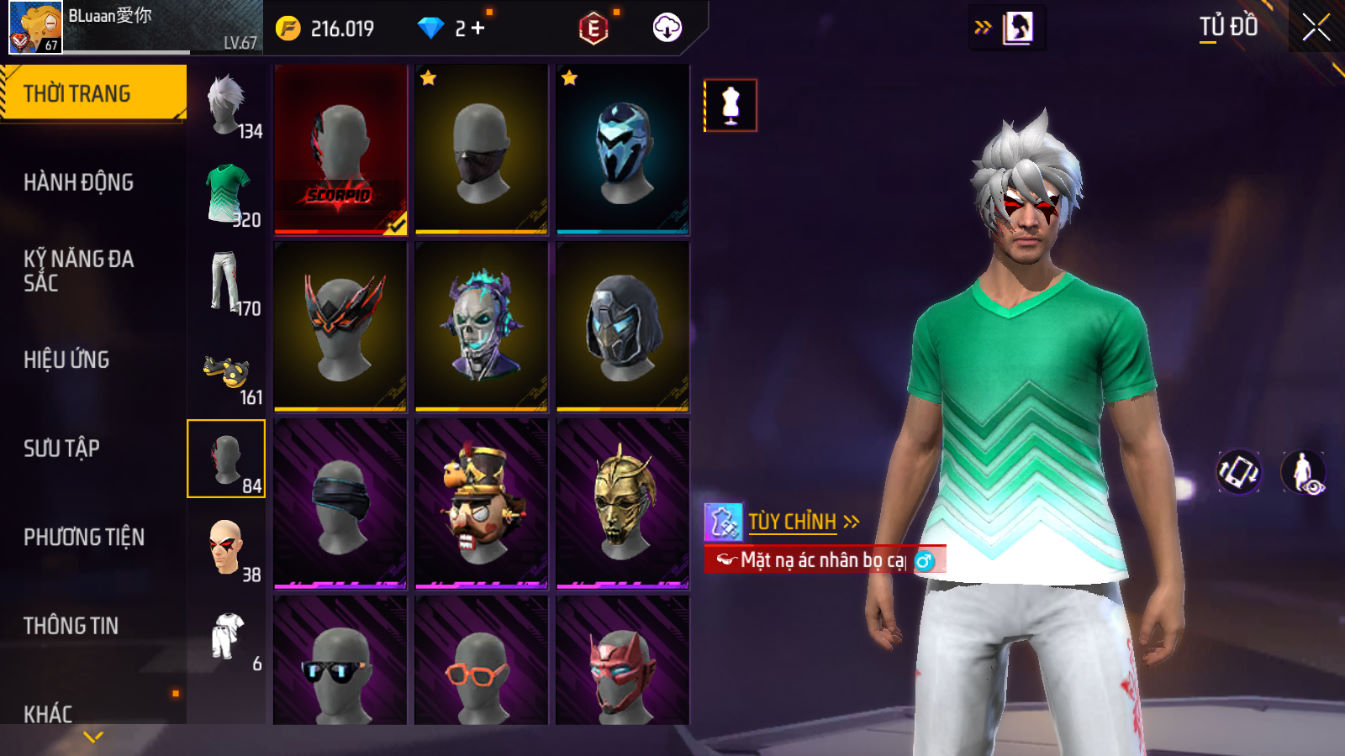Open the Sưu Tập tab
The height and width of the screenshot is (756, 1345).
pyautogui.click(x=62, y=448)
